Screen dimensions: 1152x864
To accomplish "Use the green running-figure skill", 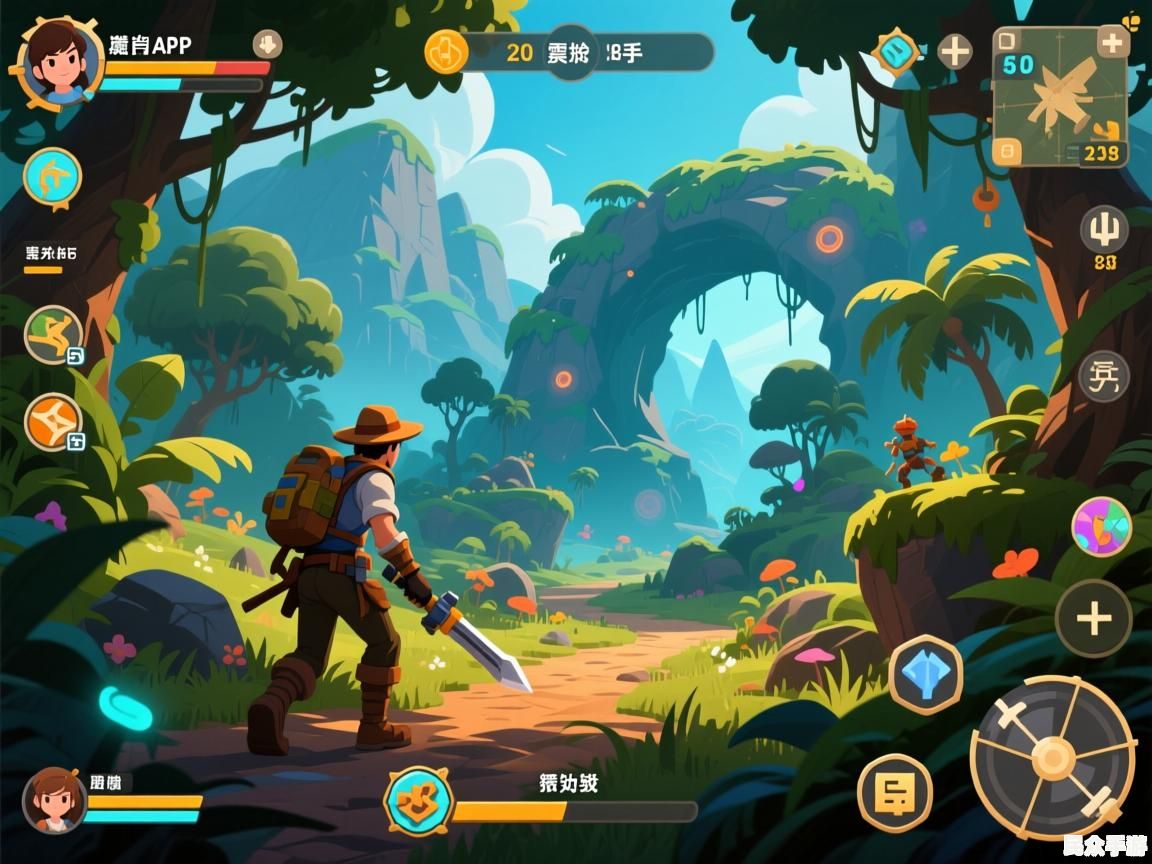I will 52,334.
